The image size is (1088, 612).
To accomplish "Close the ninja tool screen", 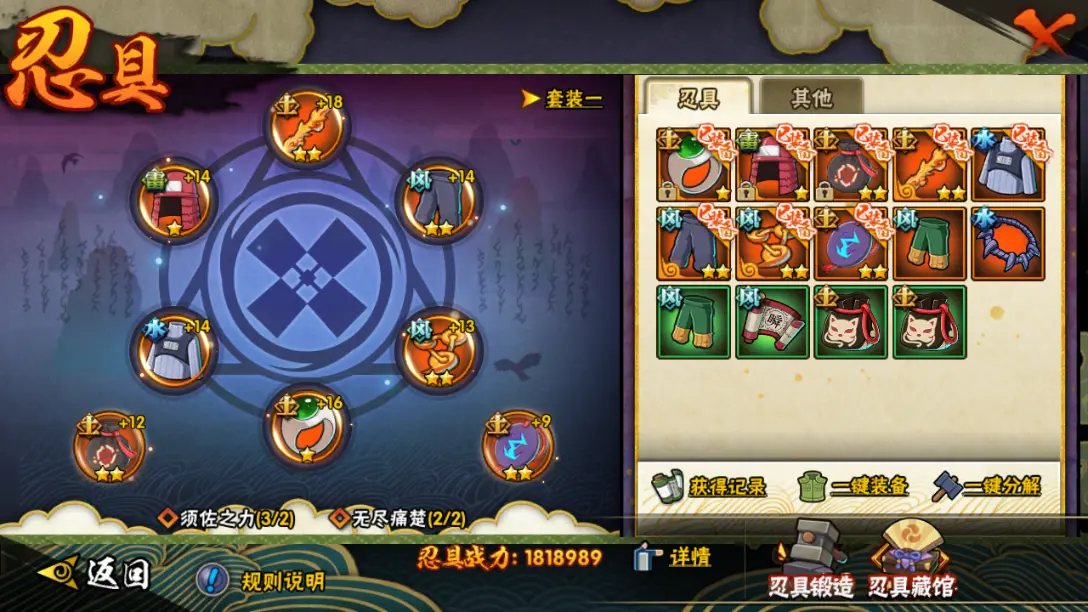I will (1041, 32).
